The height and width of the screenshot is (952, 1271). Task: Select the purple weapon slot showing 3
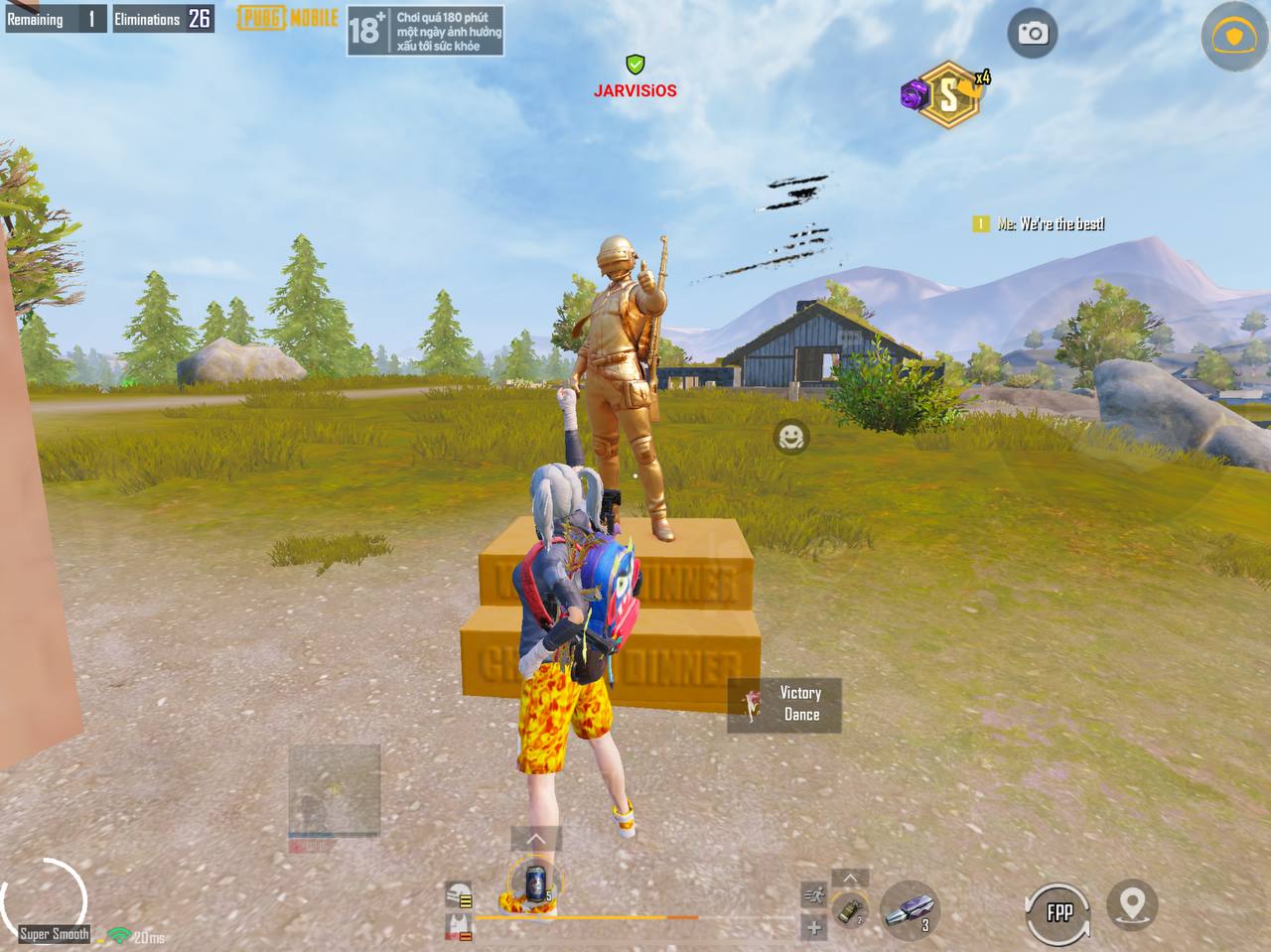910,910
